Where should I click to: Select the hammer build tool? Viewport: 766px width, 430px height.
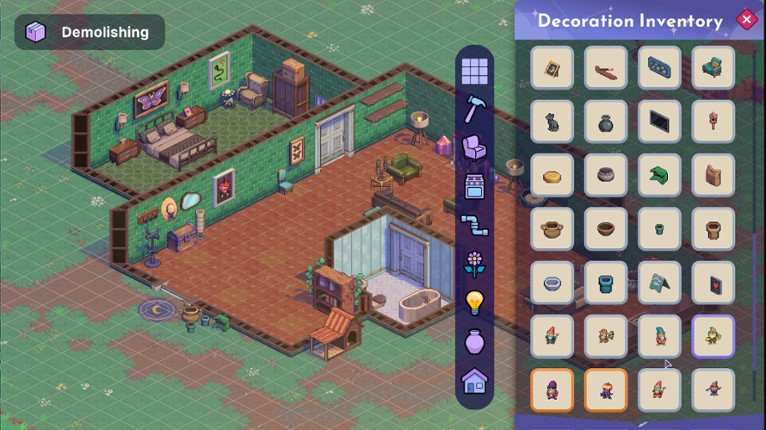pyautogui.click(x=474, y=109)
